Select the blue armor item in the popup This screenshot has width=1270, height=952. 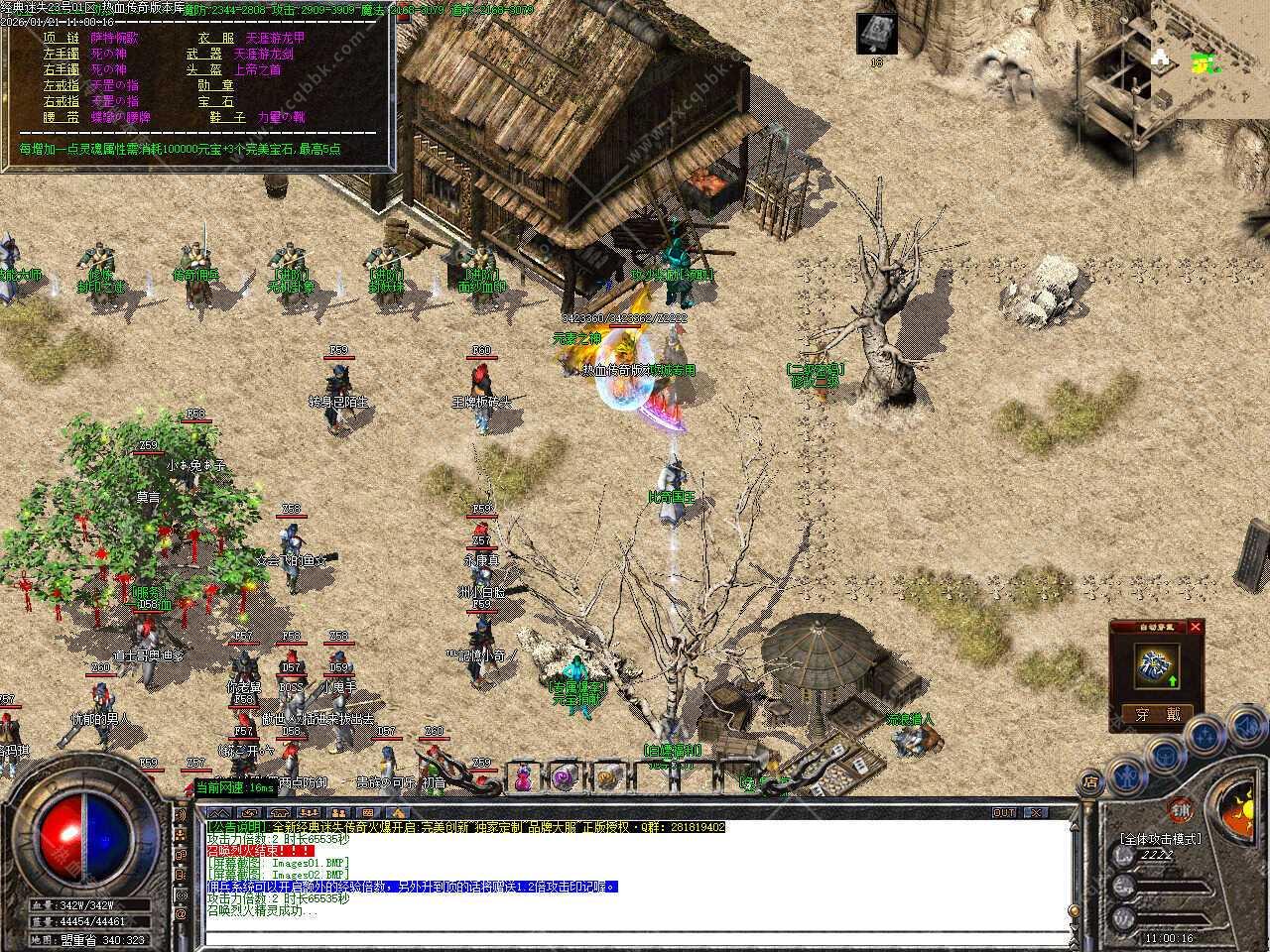pyautogui.click(x=1157, y=665)
